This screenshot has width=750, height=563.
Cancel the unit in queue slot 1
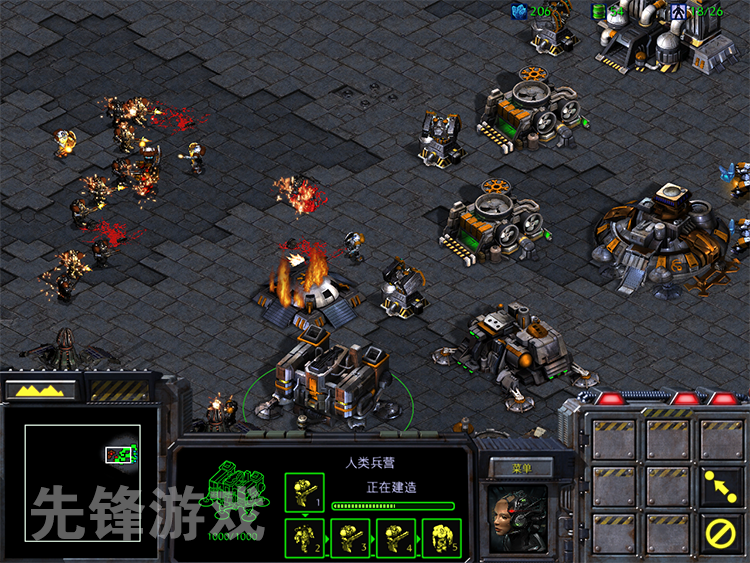tap(304, 493)
